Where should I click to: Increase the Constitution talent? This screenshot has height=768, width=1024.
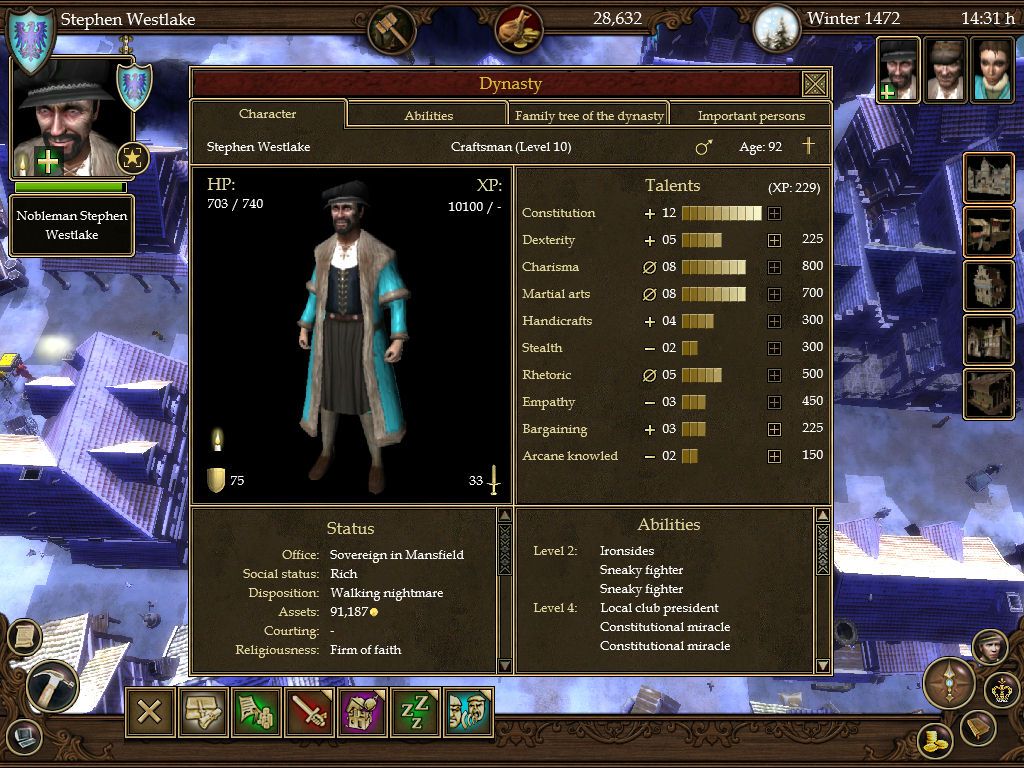pos(774,213)
